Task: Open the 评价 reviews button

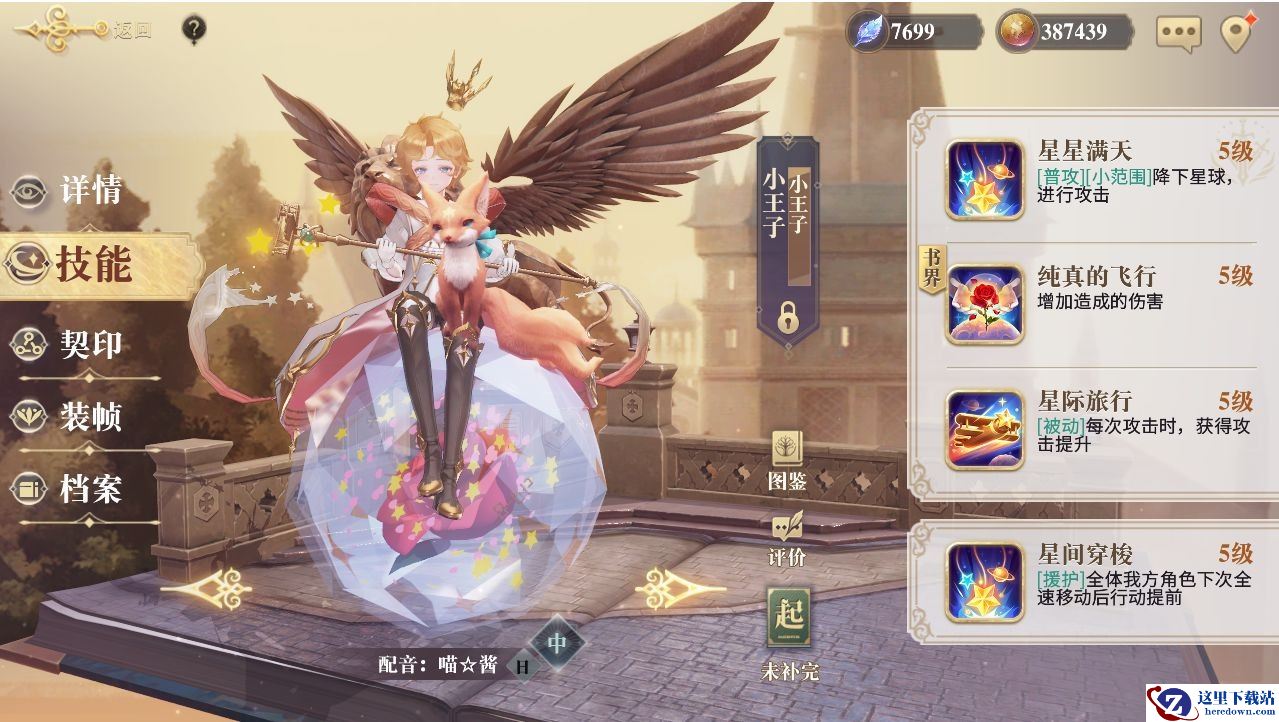Action: (x=787, y=538)
